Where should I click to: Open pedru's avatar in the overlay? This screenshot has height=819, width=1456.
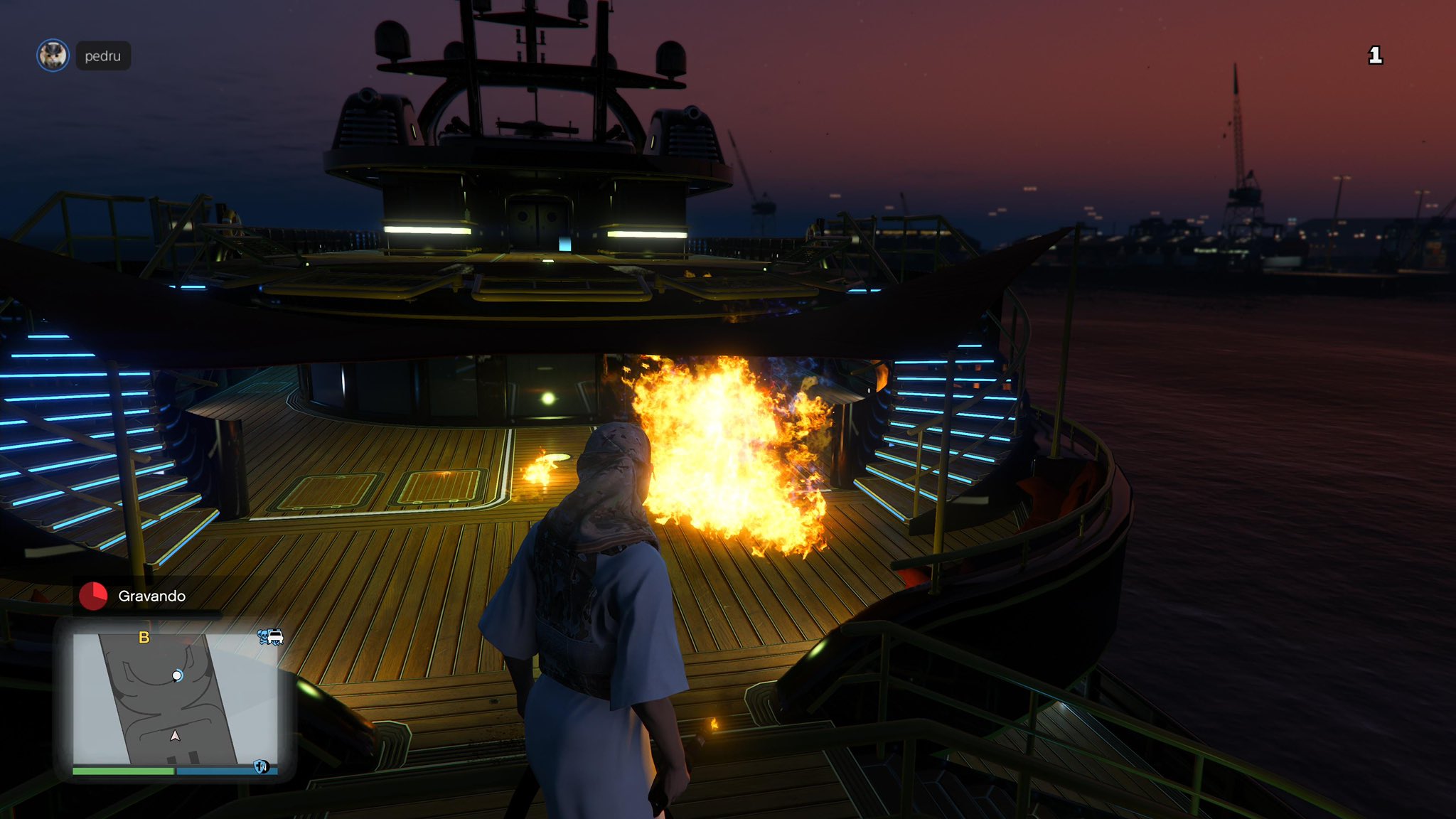pos(53,55)
